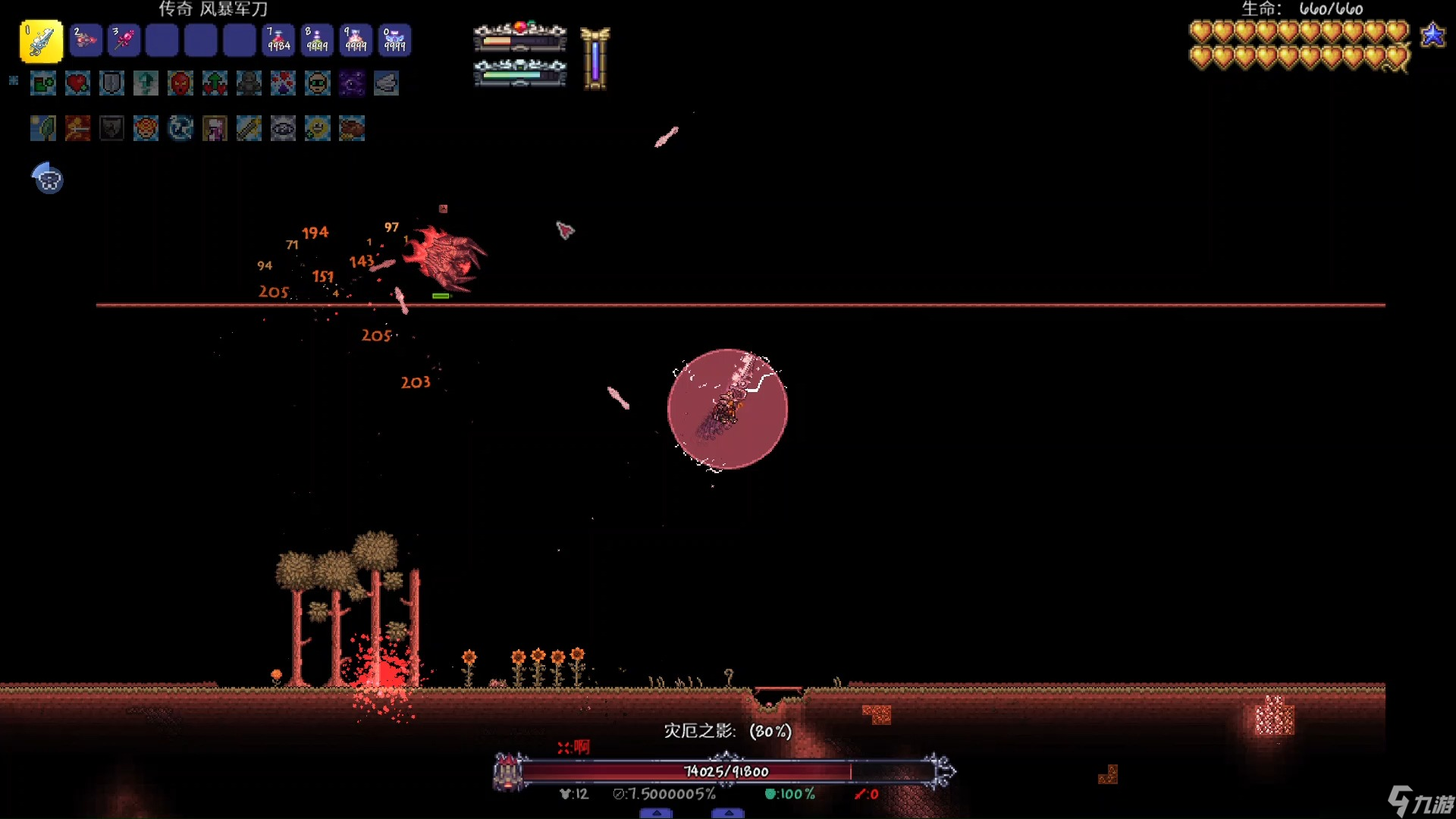This screenshot has height=819, width=1456.
Task: Click the grey shield buff icon
Action: click(111, 83)
